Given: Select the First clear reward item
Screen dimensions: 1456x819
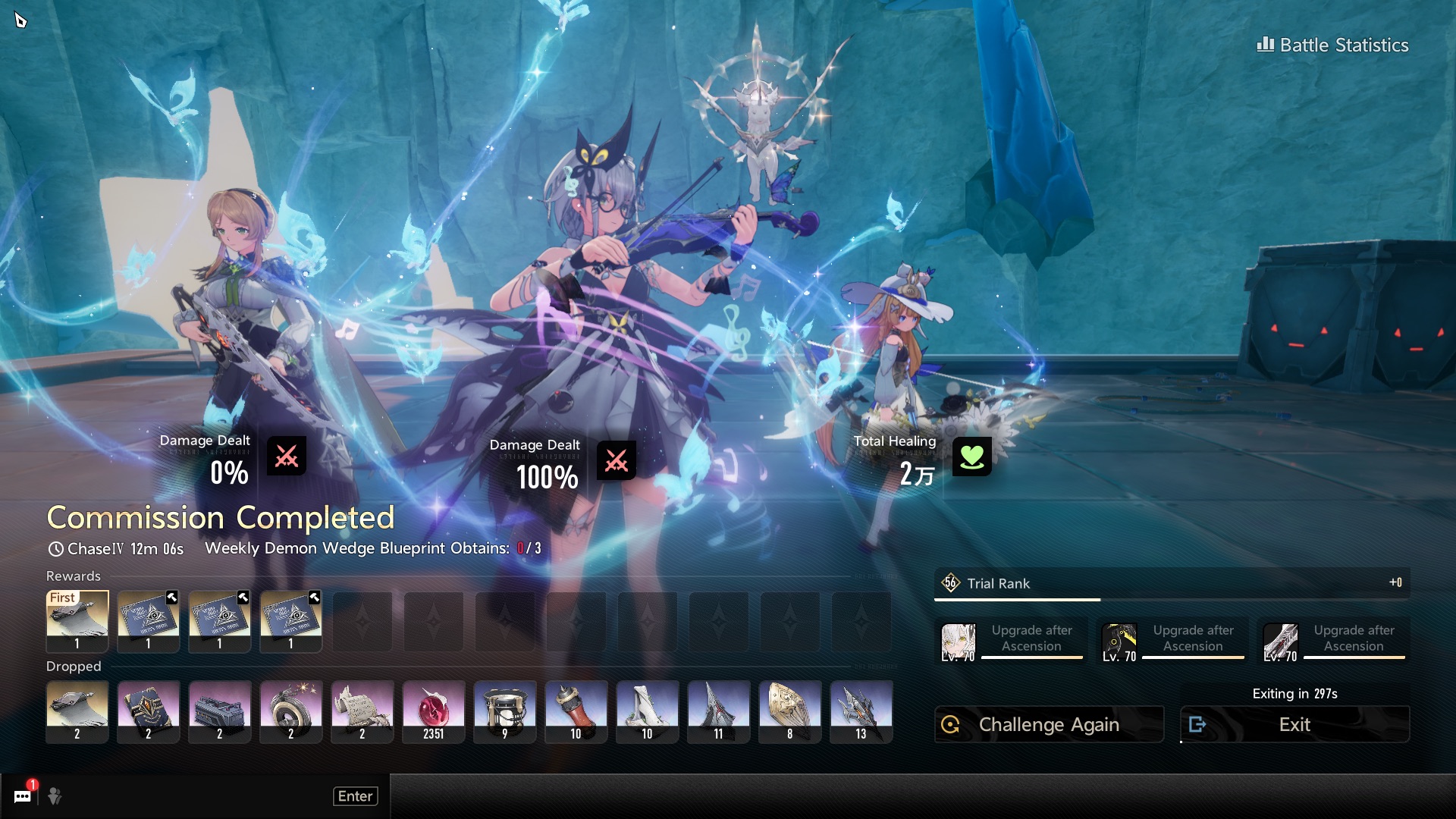Looking at the screenshot, I should tap(77, 621).
